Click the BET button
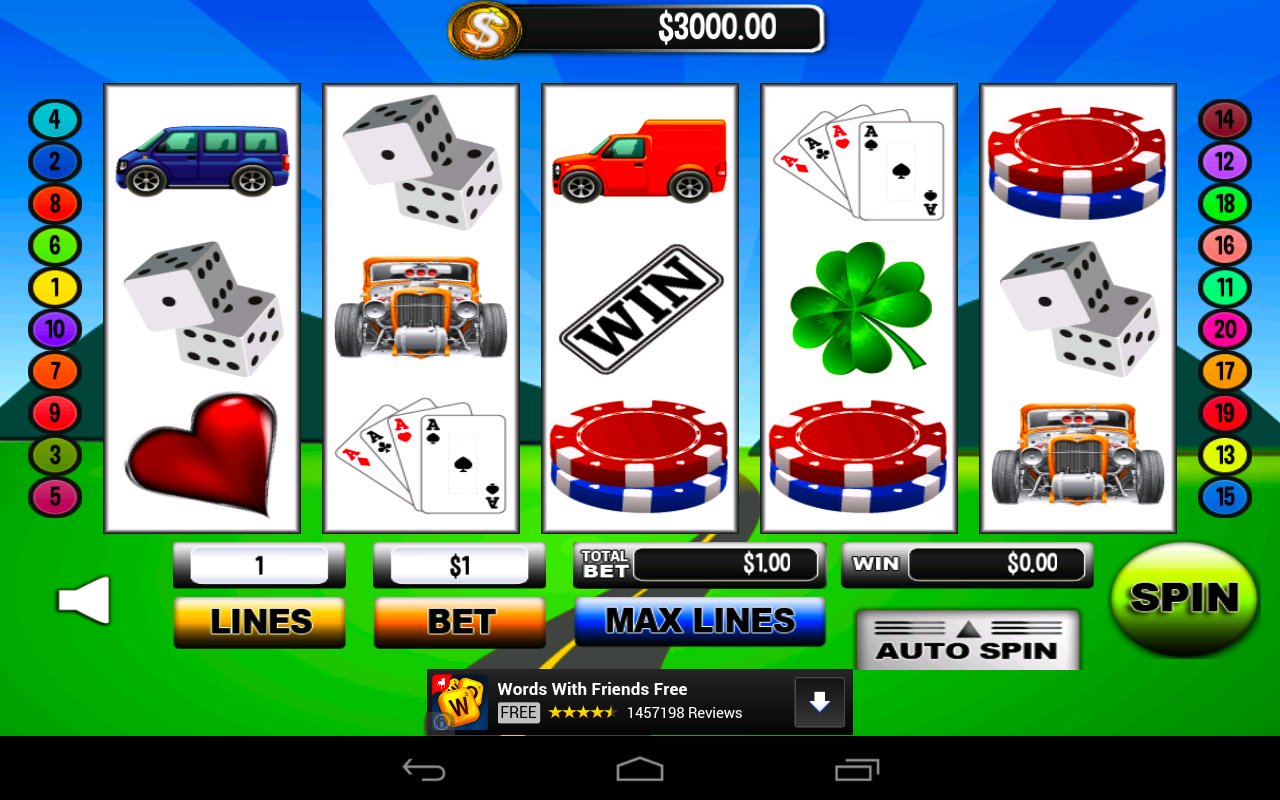The height and width of the screenshot is (800, 1280). click(x=459, y=621)
